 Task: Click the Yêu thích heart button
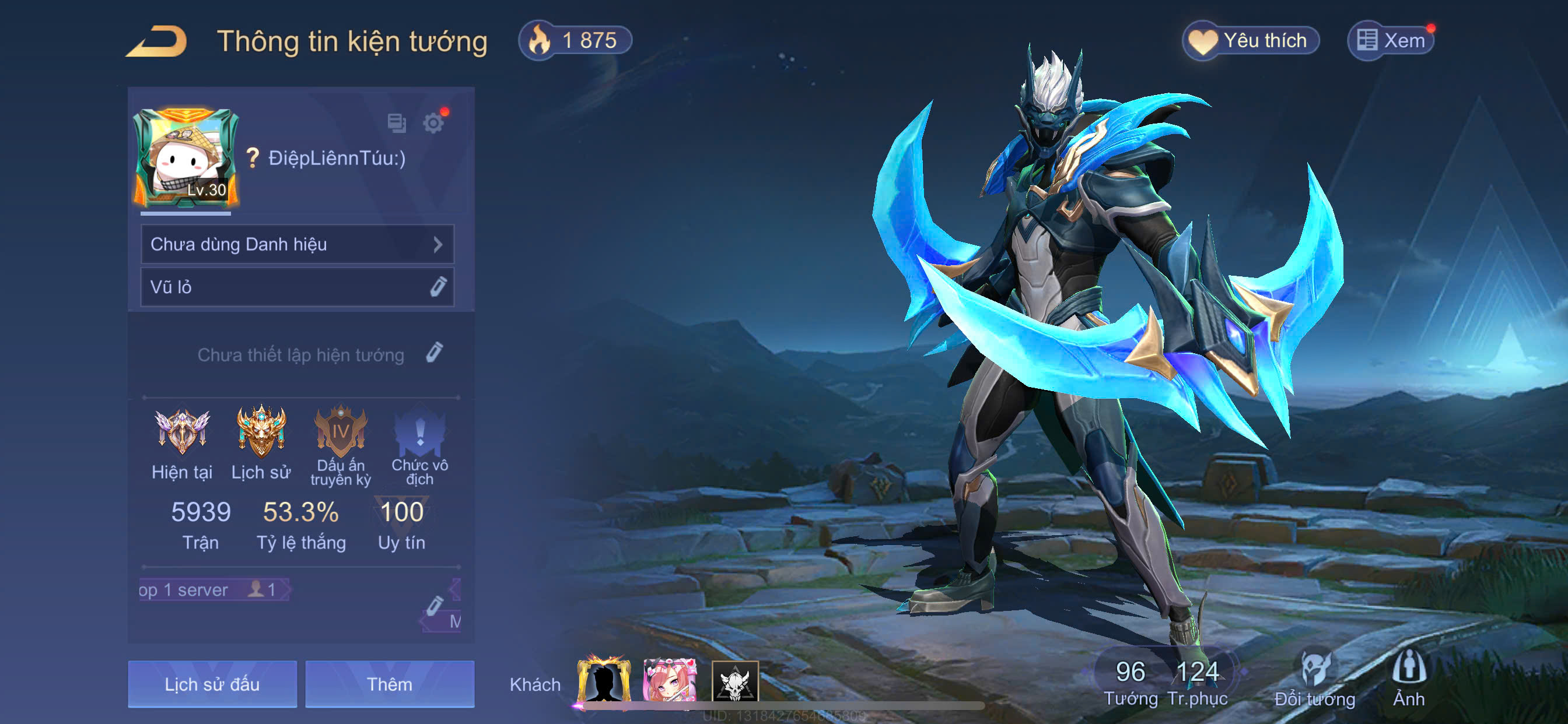coord(1251,41)
